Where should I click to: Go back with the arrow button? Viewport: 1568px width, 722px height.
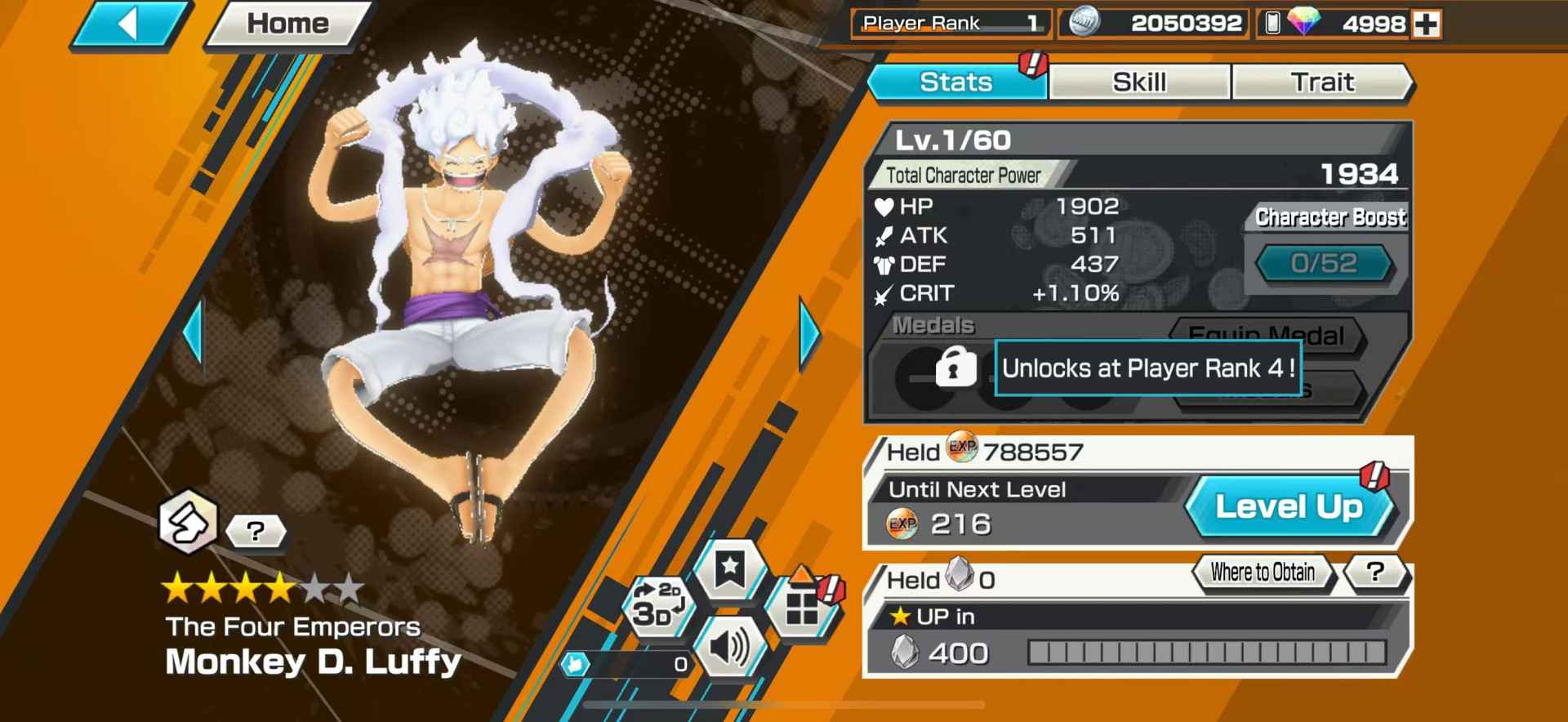point(130,25)
